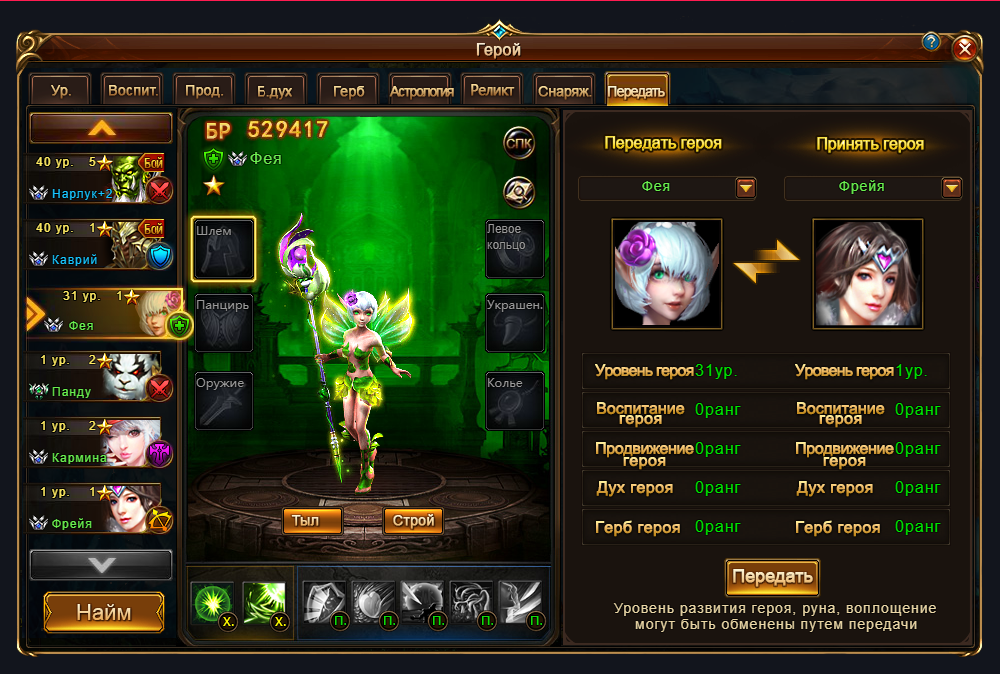The width and height of the screenshot is (1000, 674).
Task: Open the Воспит. tab
Action: point(132,90)
